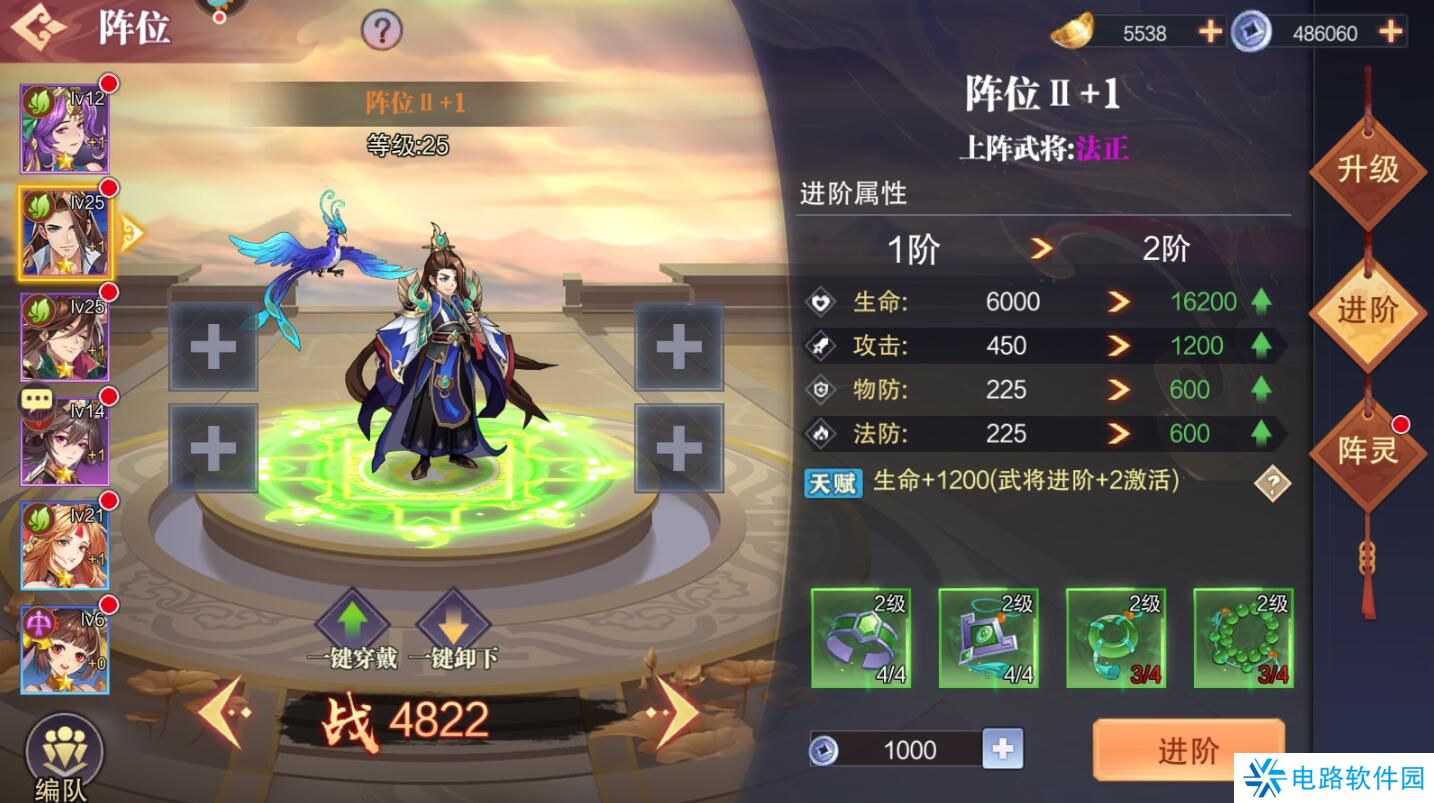Select the bead bracelet equipment icon
This screenshot has height=803, width=1434.
[1244, 638]
